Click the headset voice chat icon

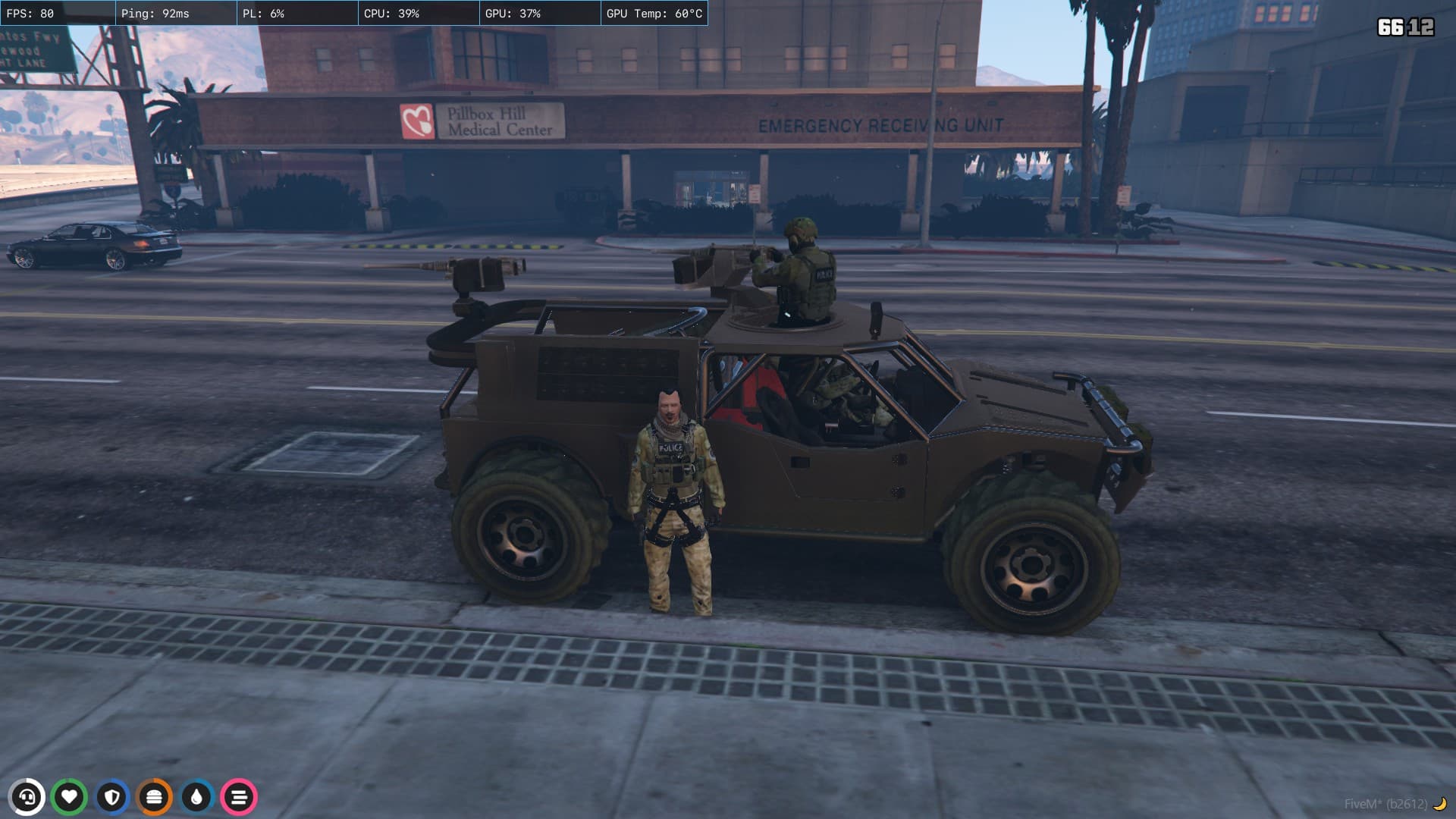[27, 797]
